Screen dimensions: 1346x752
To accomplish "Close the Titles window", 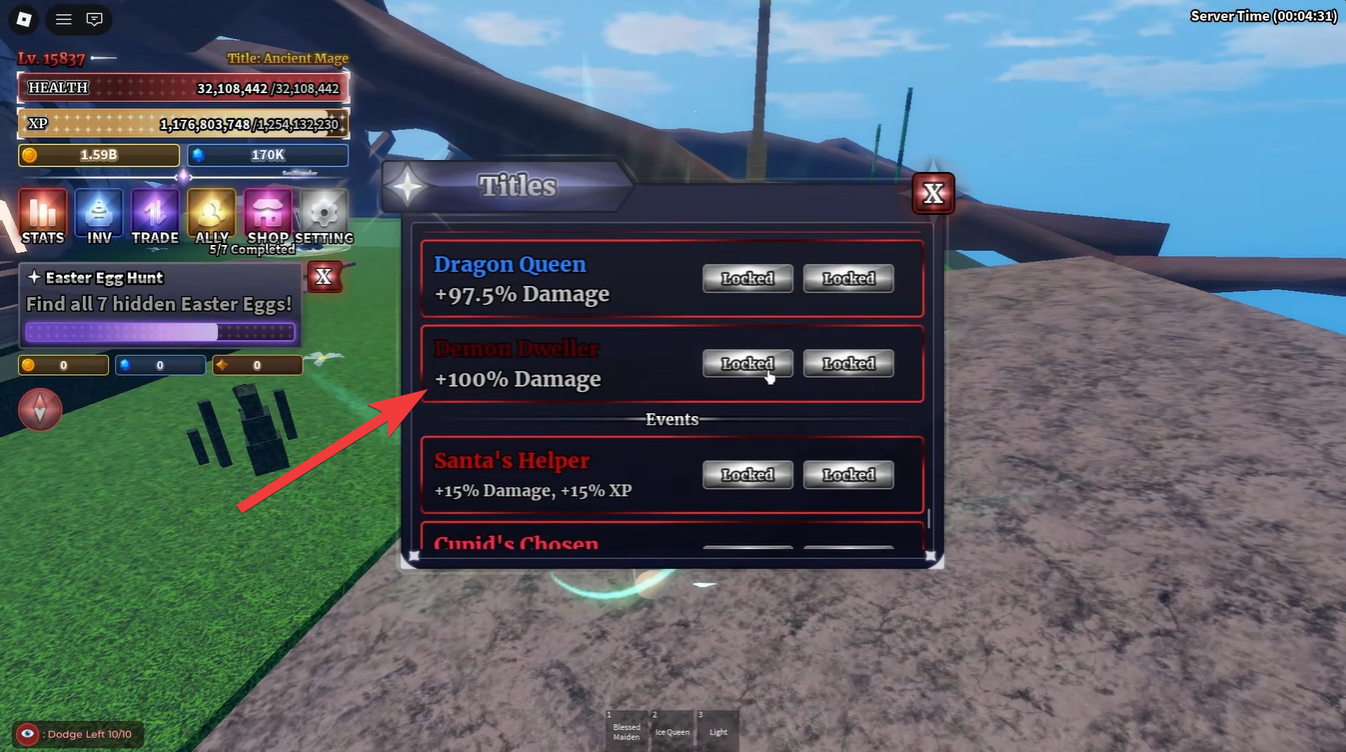I will coord(932,193).
